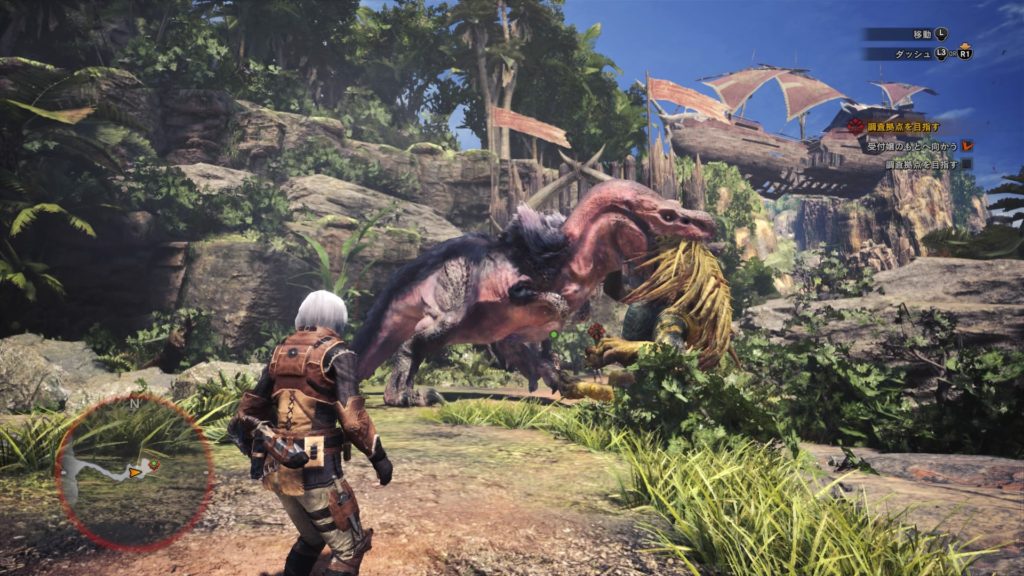
Task: Click the unchecked objective box under the quest
Action: click(967, 164)
